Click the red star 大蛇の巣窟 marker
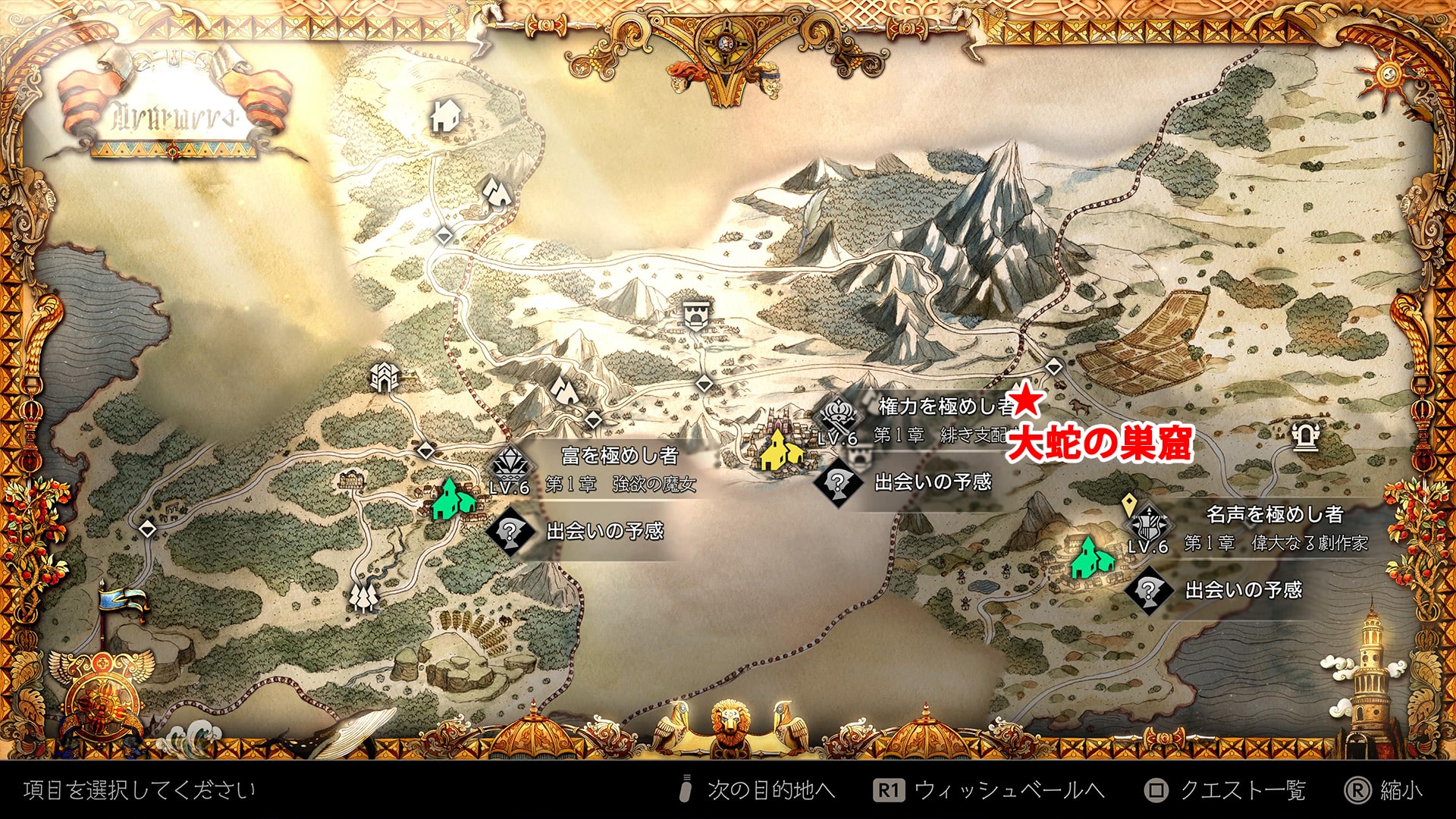Viewport: 1456px width, 819px height. (x=1025, y=400)
